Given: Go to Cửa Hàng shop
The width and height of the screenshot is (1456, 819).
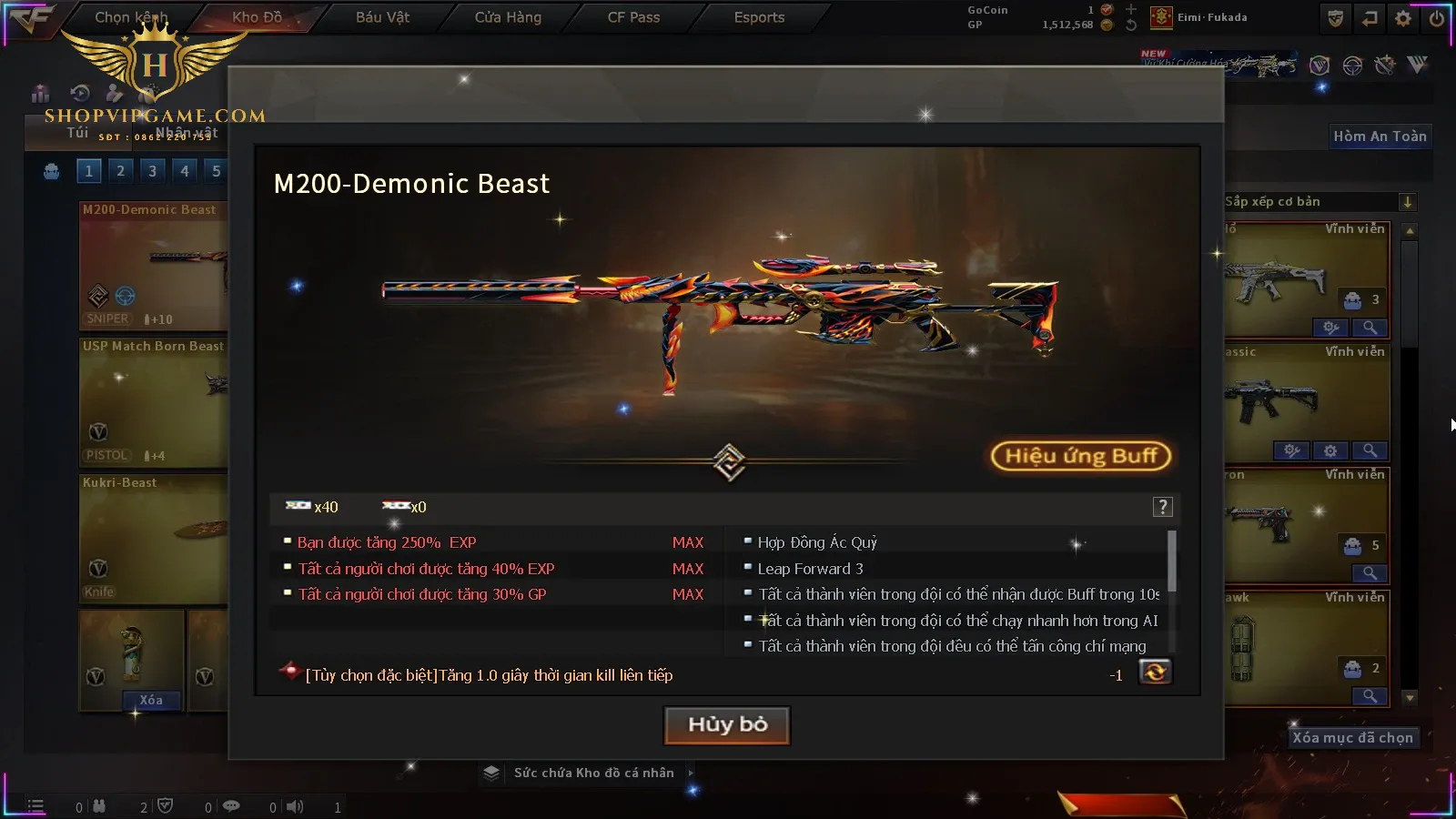Looking at the screenshot, I should tap(508, 17).
